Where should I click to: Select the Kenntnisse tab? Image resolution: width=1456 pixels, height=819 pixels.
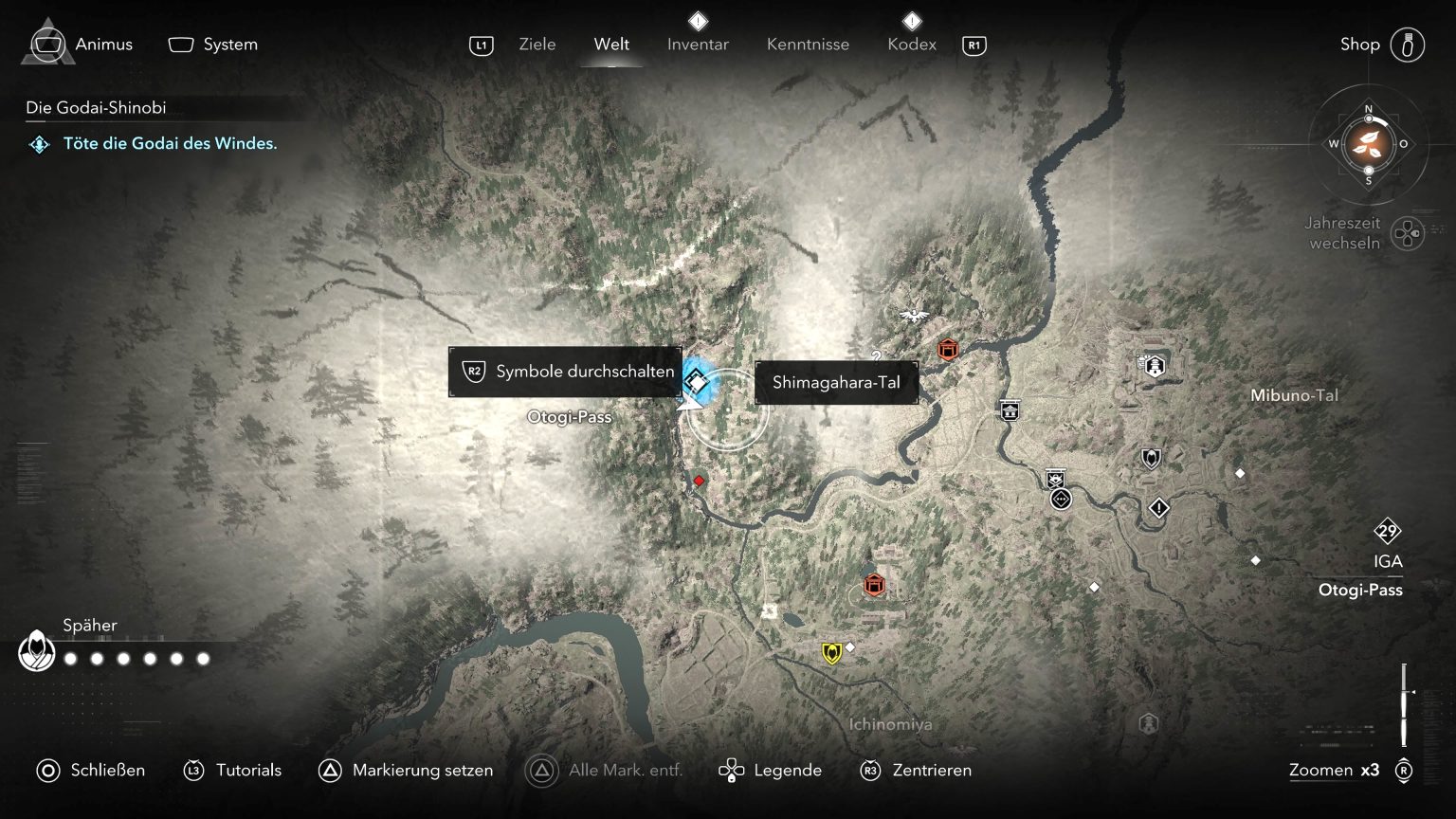click(x=808, y=45)
